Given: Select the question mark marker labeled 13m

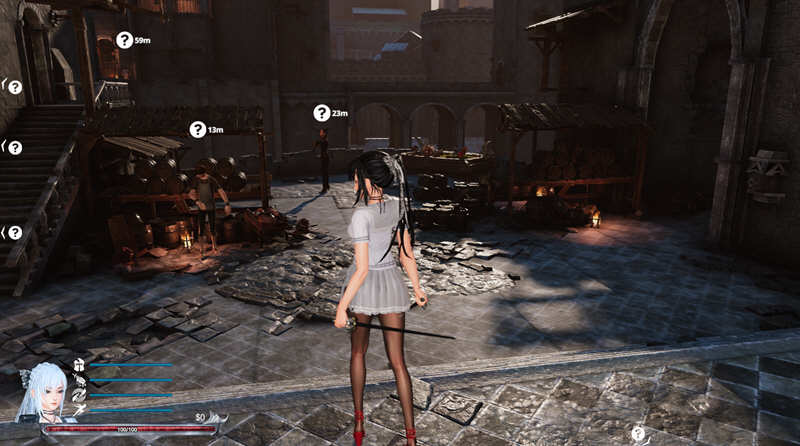Looking at the screenshot, I should [197, 129].
